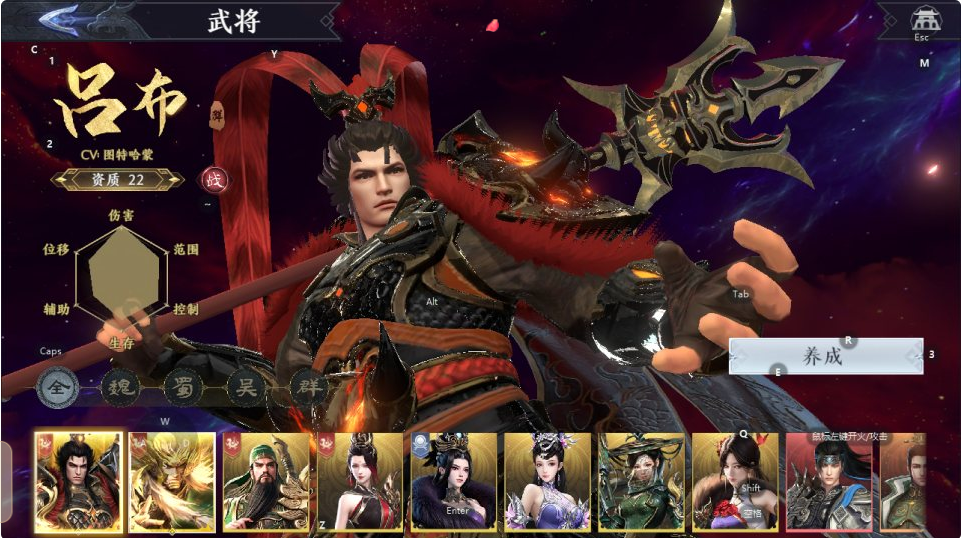Select the woman in black and red dress

(359, 482)
